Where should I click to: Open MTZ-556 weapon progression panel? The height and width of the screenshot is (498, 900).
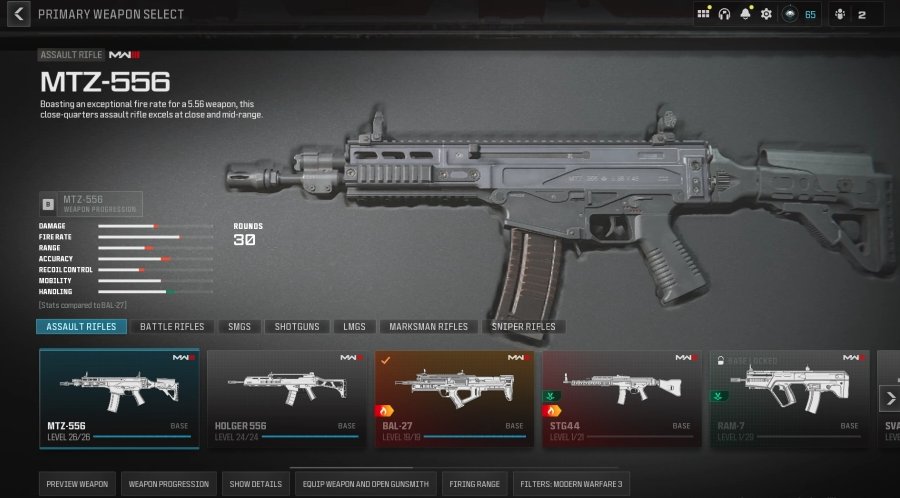(91, 204)
